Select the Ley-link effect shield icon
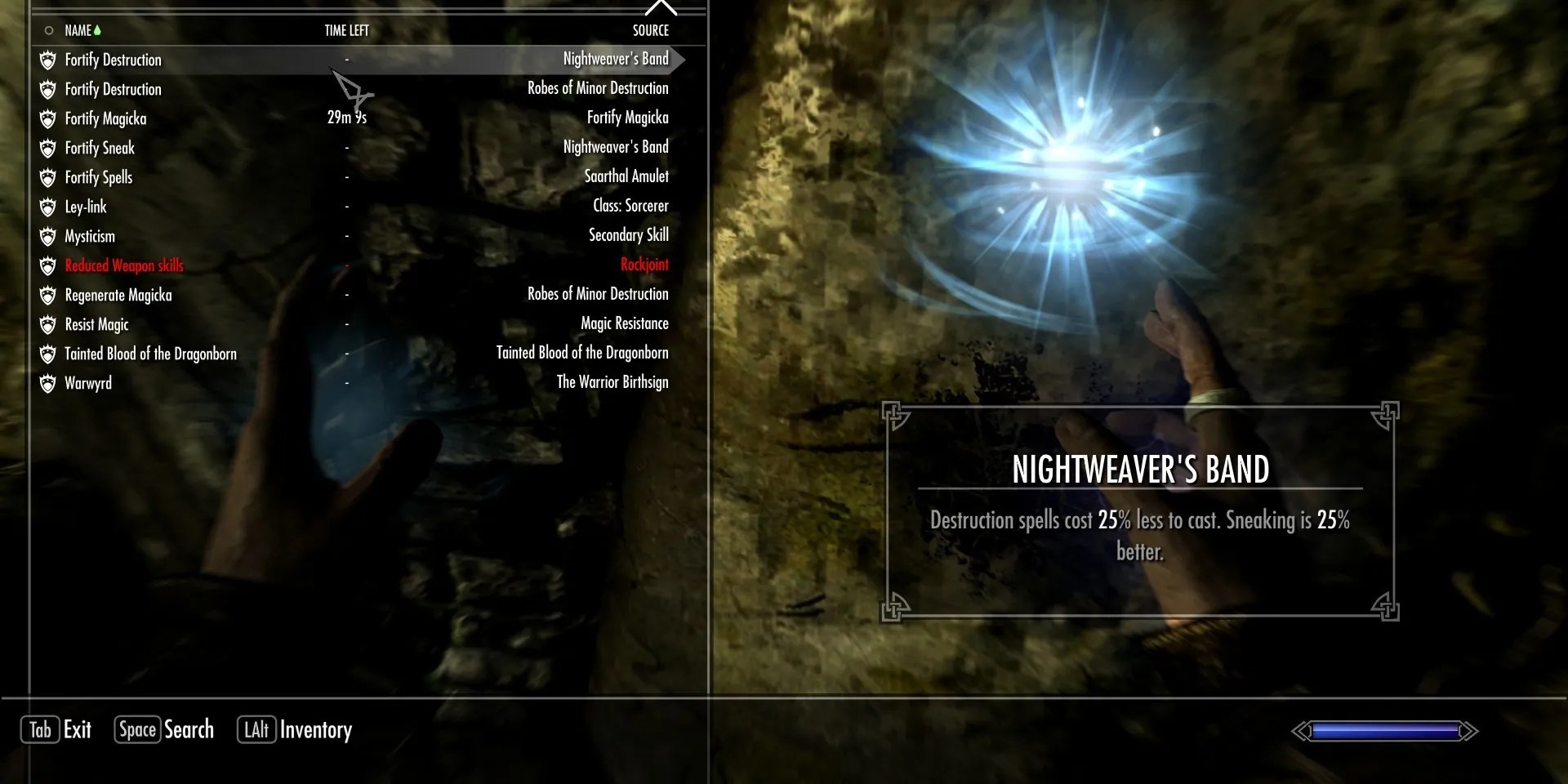 click(x=47, y=207)
